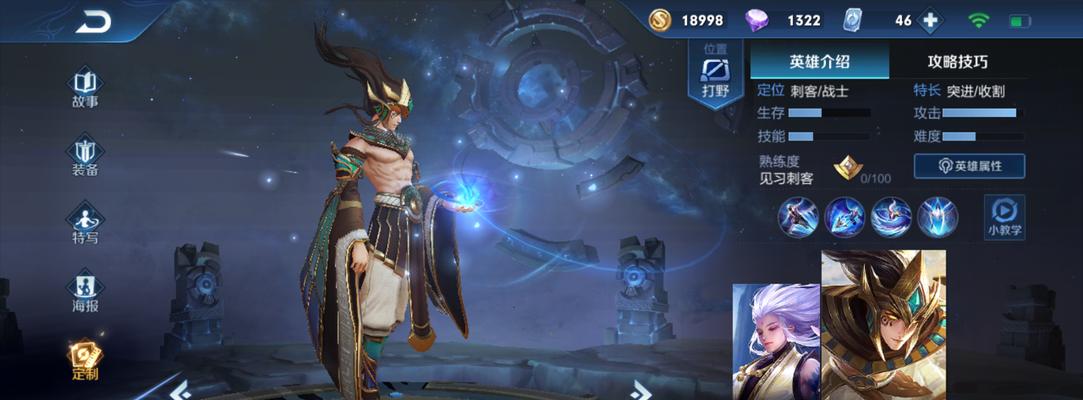This screenshot has height=400, width=1083.
Task: Show the next hero with the right arrow
Action: [641, 390]
